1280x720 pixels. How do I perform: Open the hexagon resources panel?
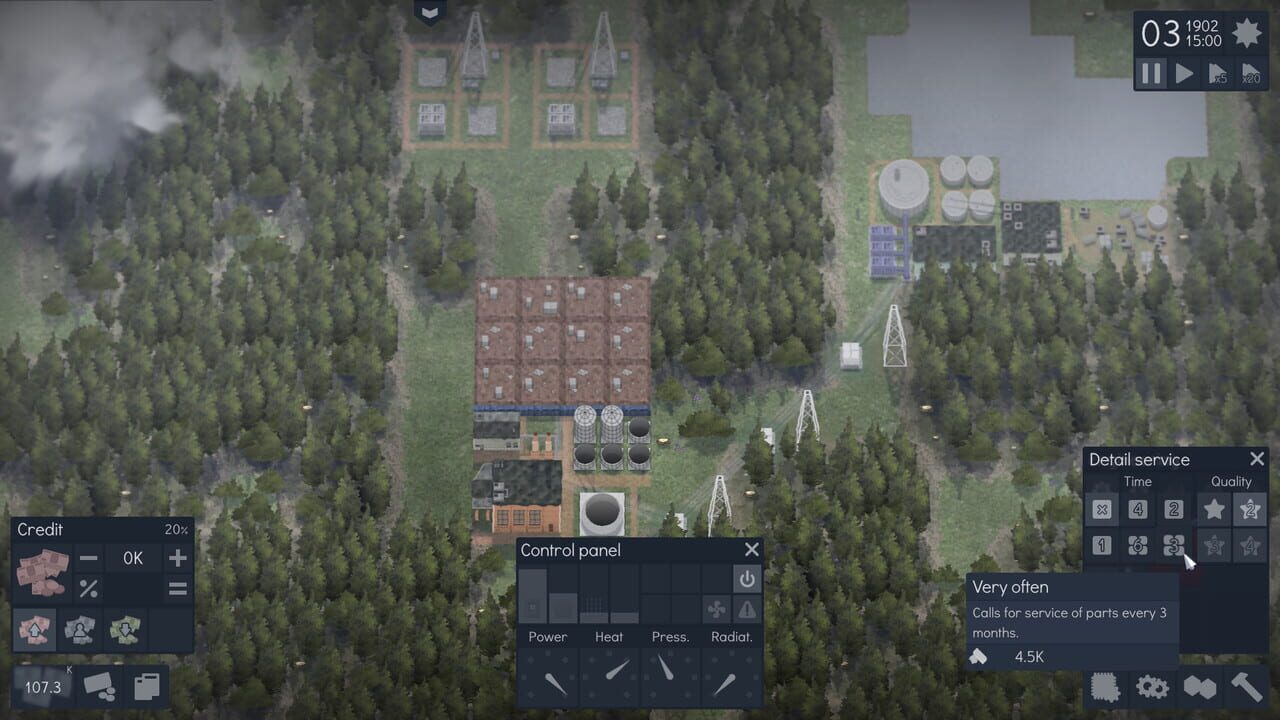tap(1200, 689)
